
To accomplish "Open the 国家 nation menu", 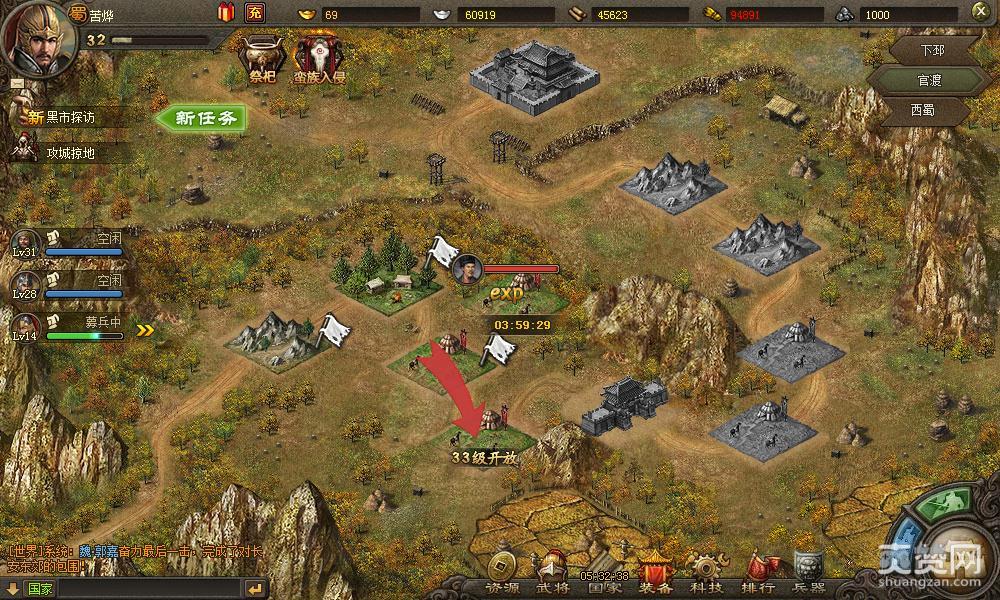I will coord(605,579).
